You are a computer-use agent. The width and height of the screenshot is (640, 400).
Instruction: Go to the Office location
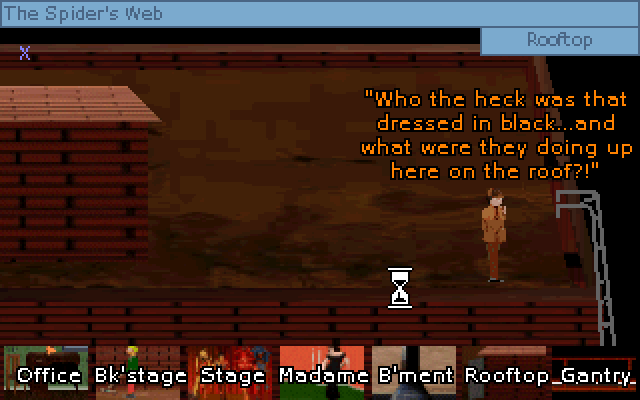48,368
